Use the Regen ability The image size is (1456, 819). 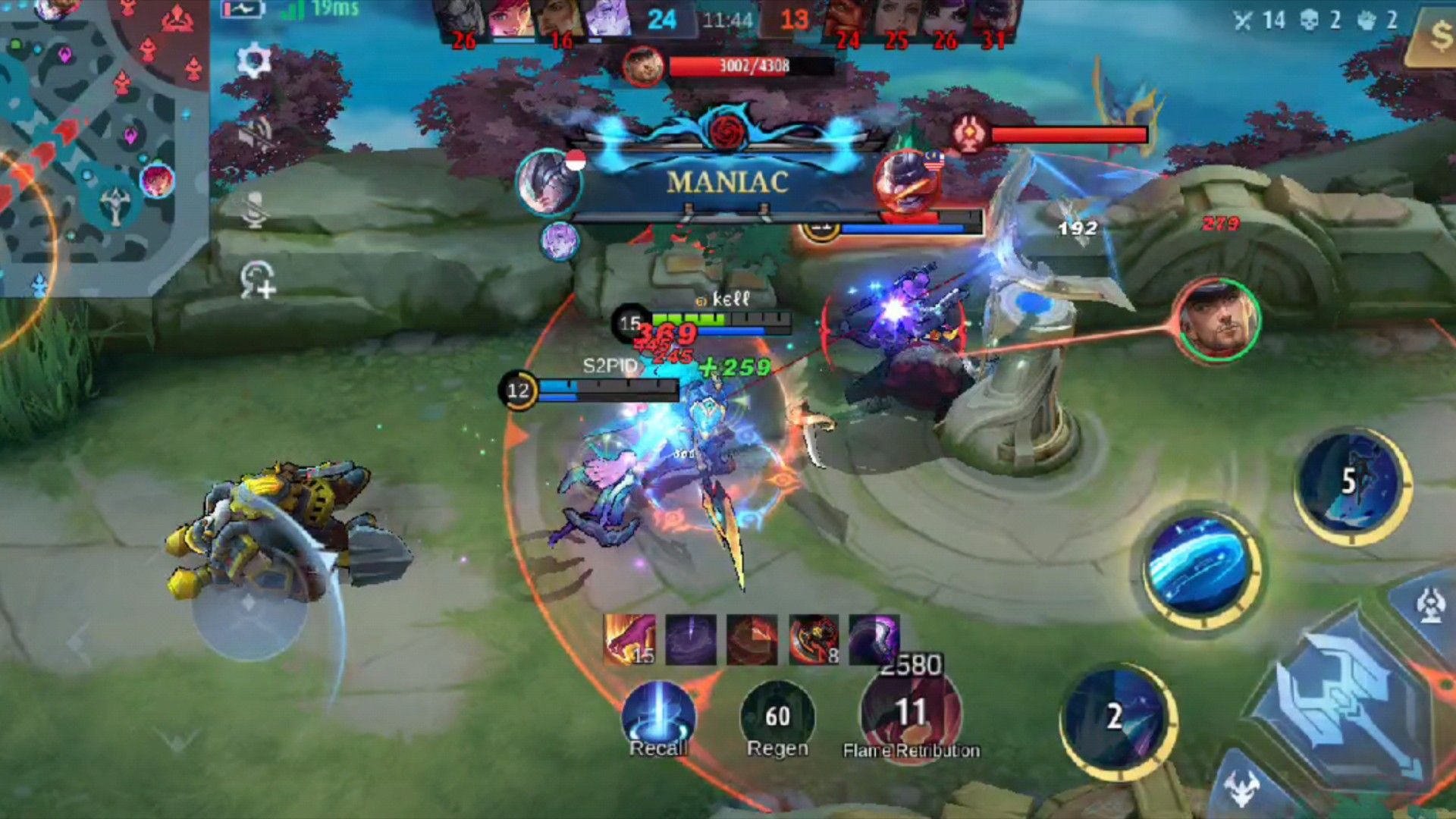(777, 718)
